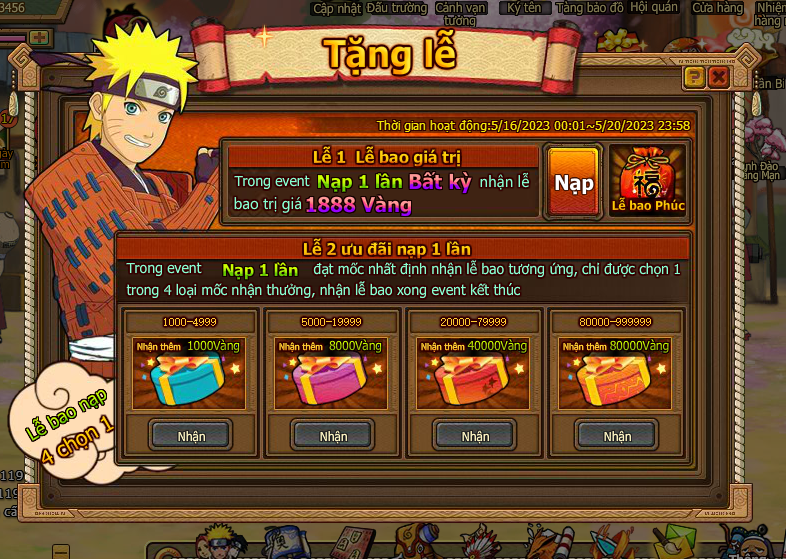The image size is (786, 559).
Task: Claim the 40000 Vàng reward with Nhận
Action: [475, 436]
